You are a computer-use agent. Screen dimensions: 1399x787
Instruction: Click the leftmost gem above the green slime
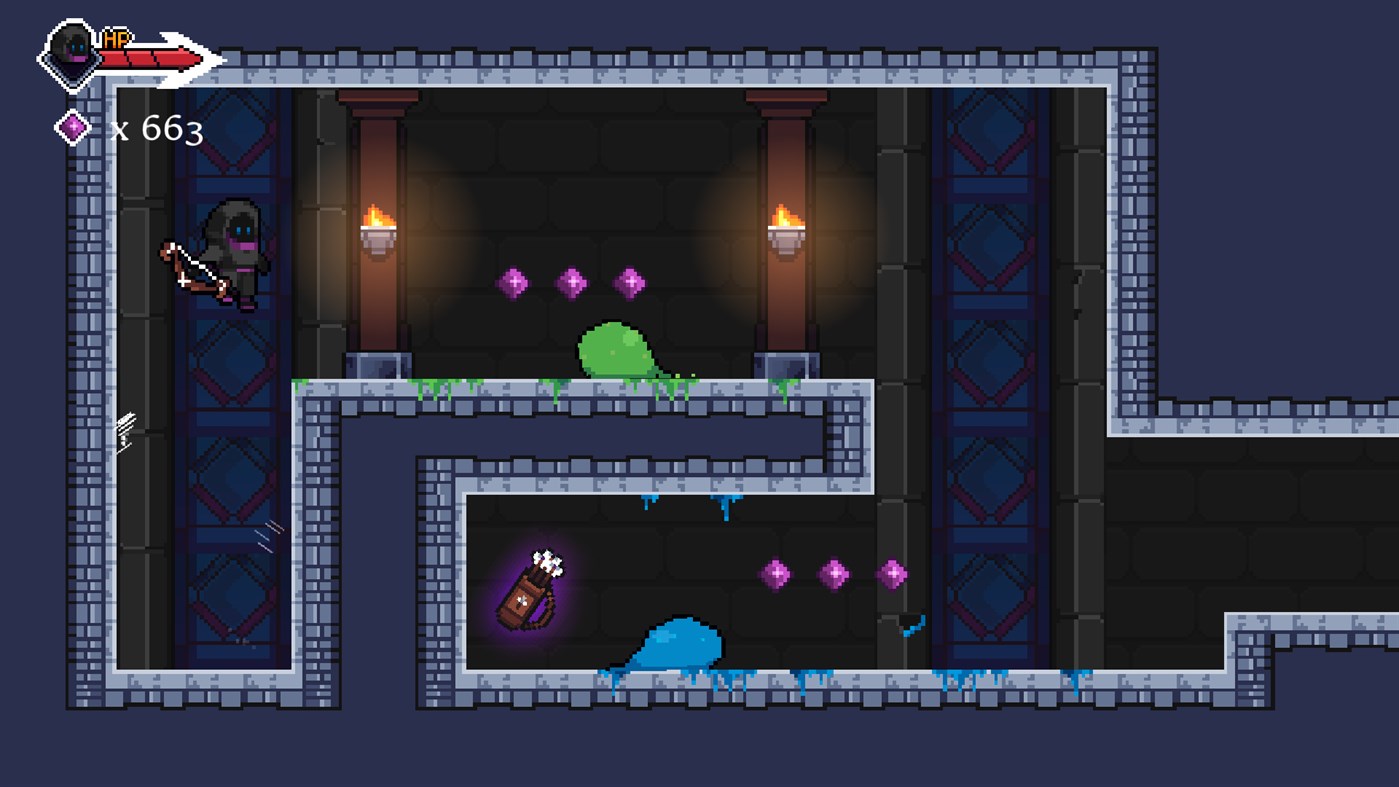pos(514,281)
